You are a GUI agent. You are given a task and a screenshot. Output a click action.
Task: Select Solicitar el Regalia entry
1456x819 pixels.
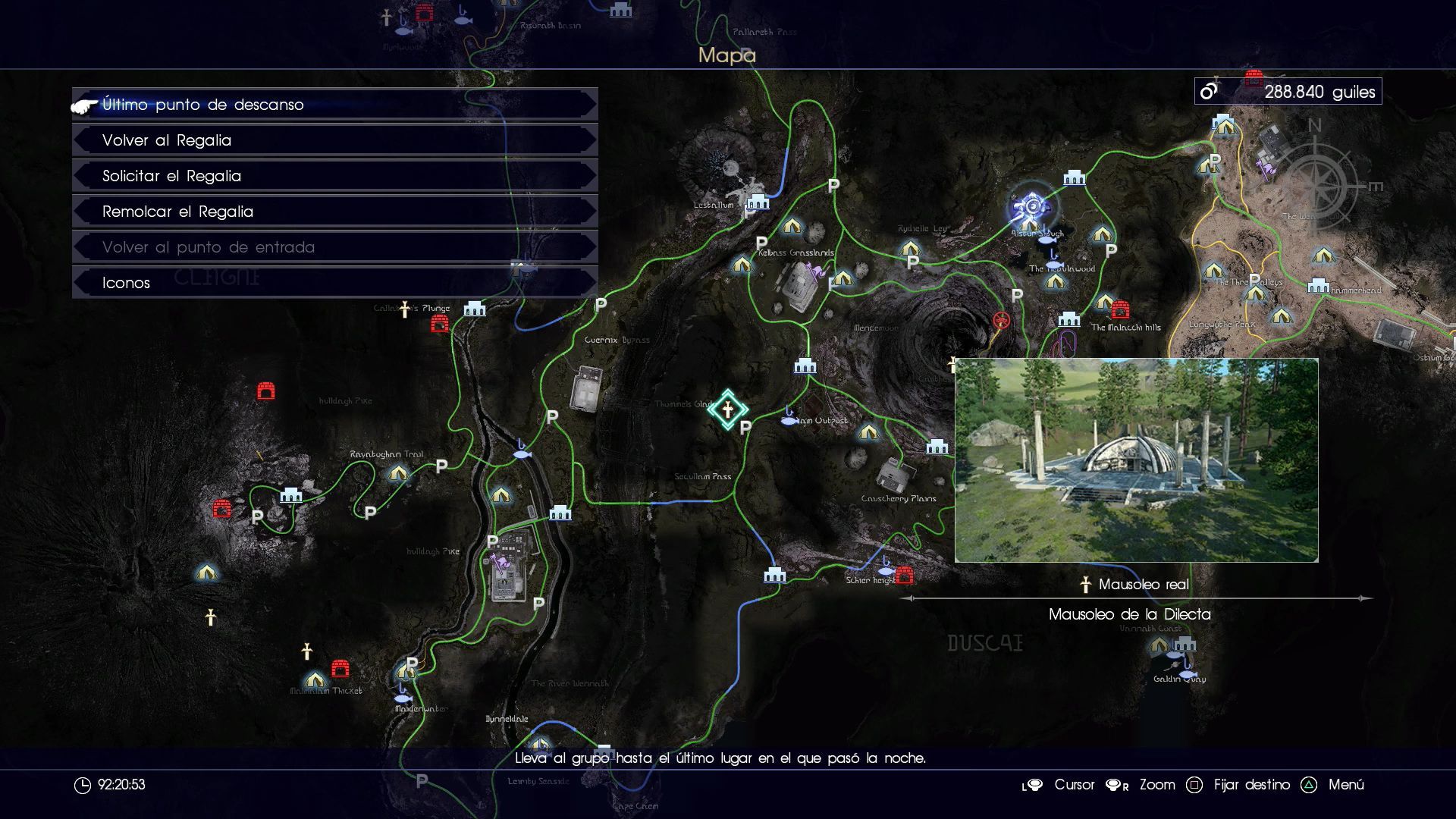click(x=334, y=176)
